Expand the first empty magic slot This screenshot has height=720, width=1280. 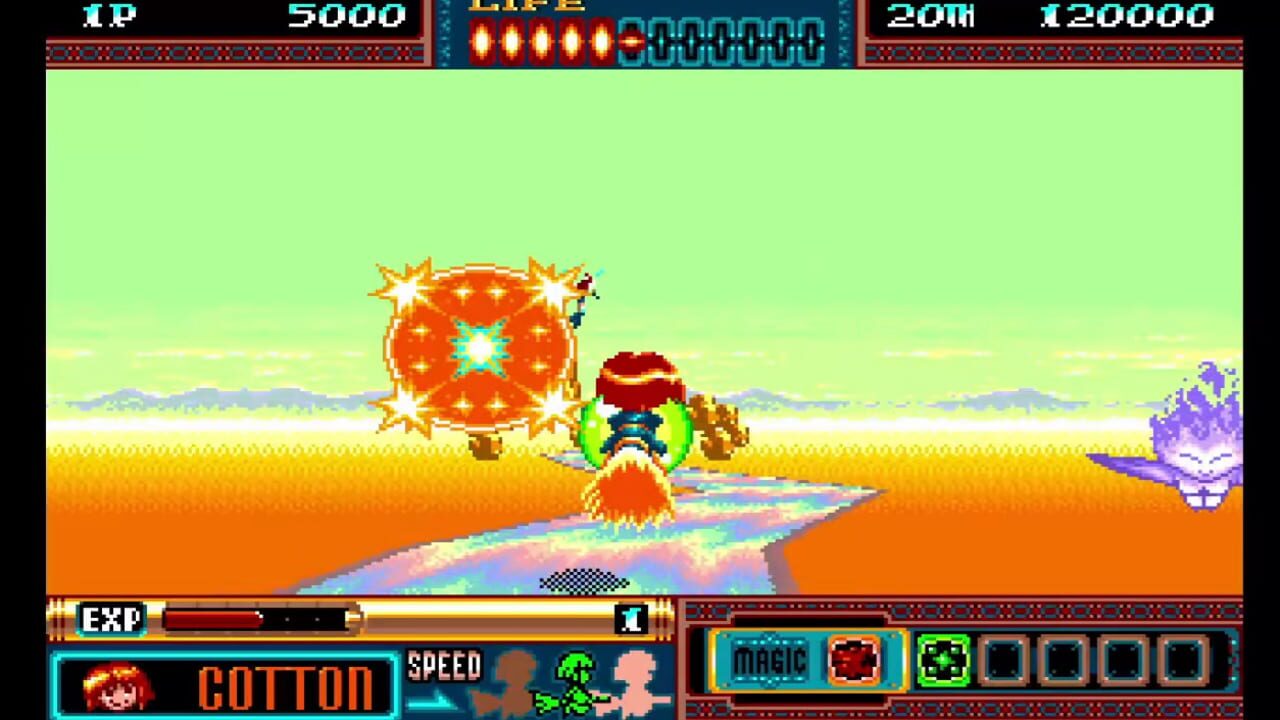(1004, 659)
